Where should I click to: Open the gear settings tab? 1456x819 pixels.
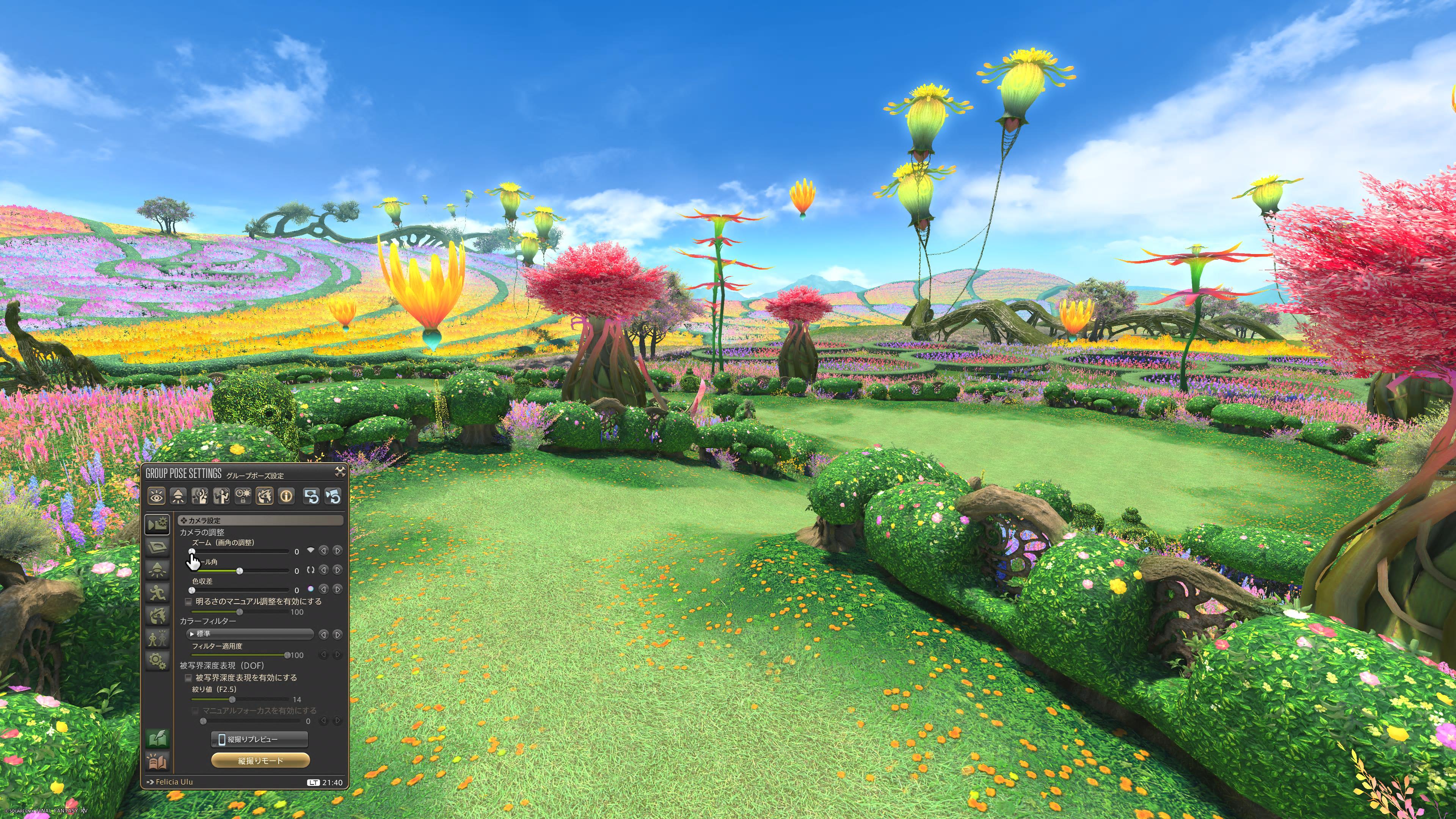(157, 660)
